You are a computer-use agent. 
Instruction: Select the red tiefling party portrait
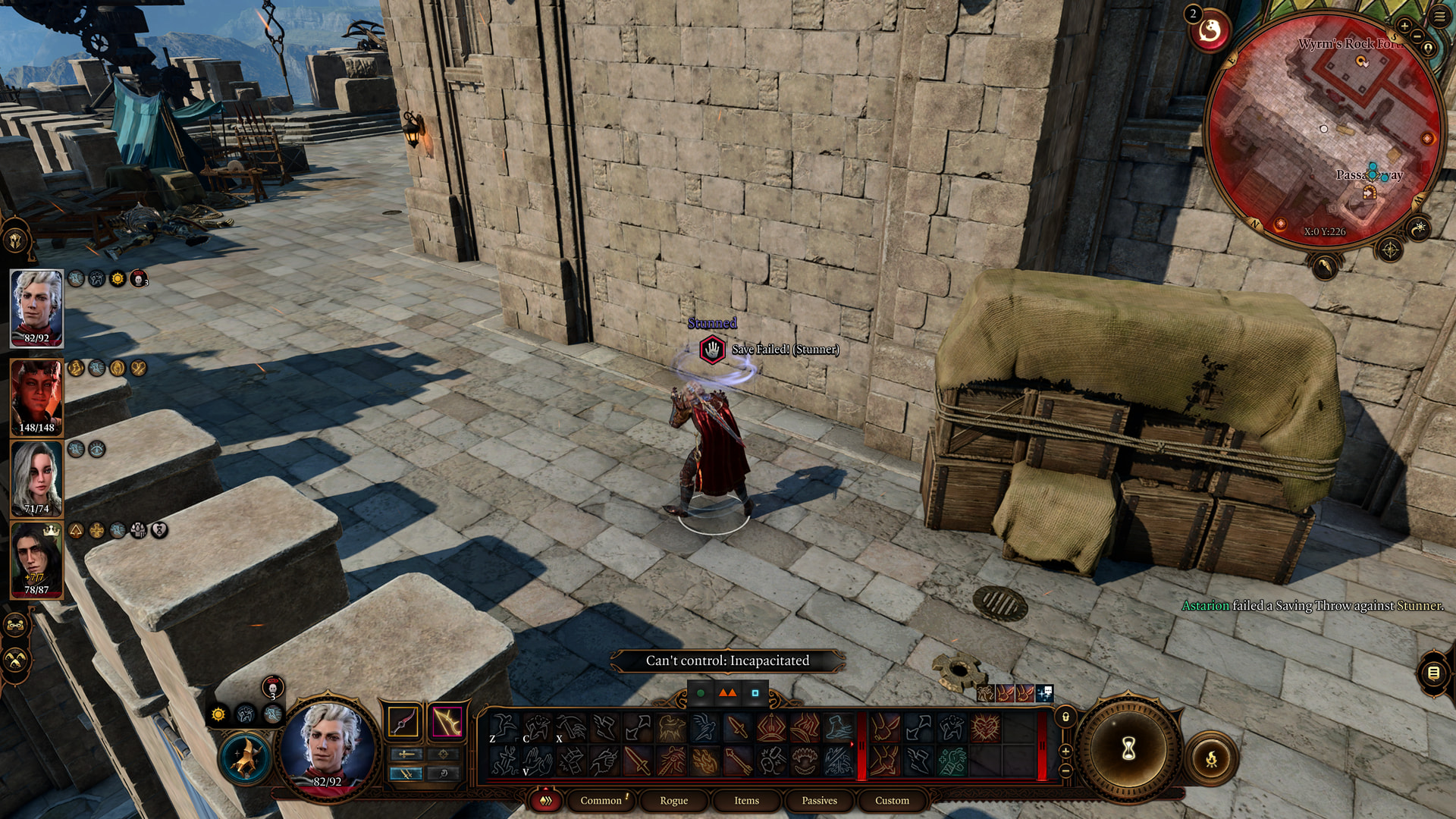pyautogui.click(x=36, y=397)
